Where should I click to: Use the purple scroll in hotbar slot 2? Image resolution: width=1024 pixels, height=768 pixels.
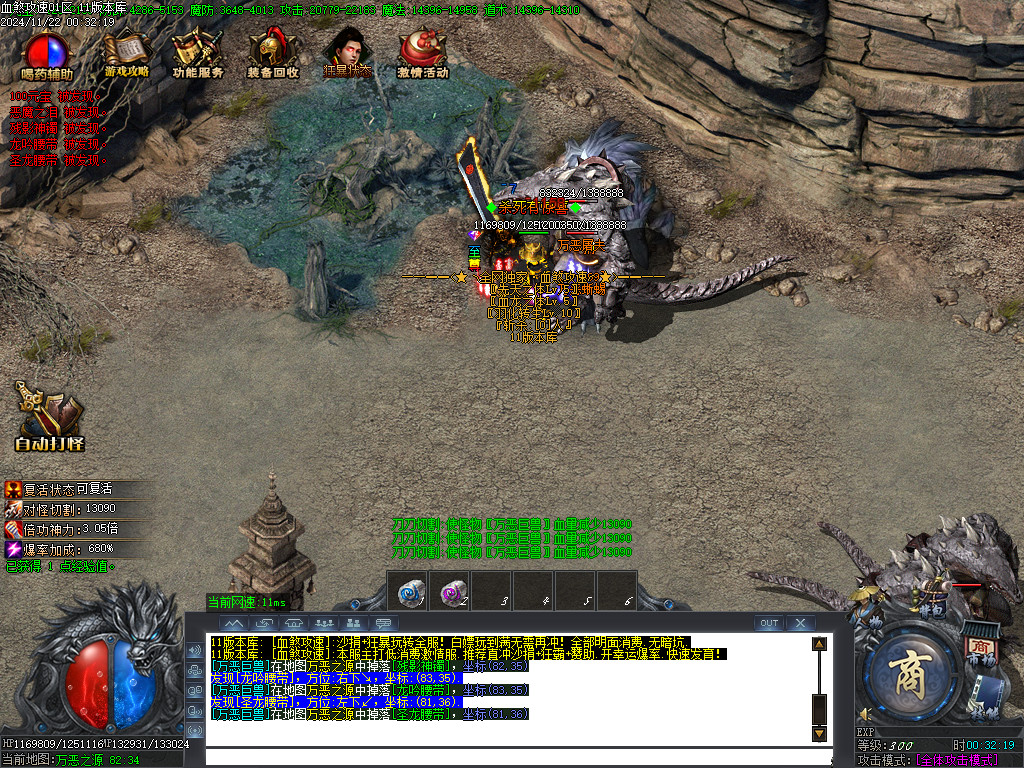coord(451,592)
